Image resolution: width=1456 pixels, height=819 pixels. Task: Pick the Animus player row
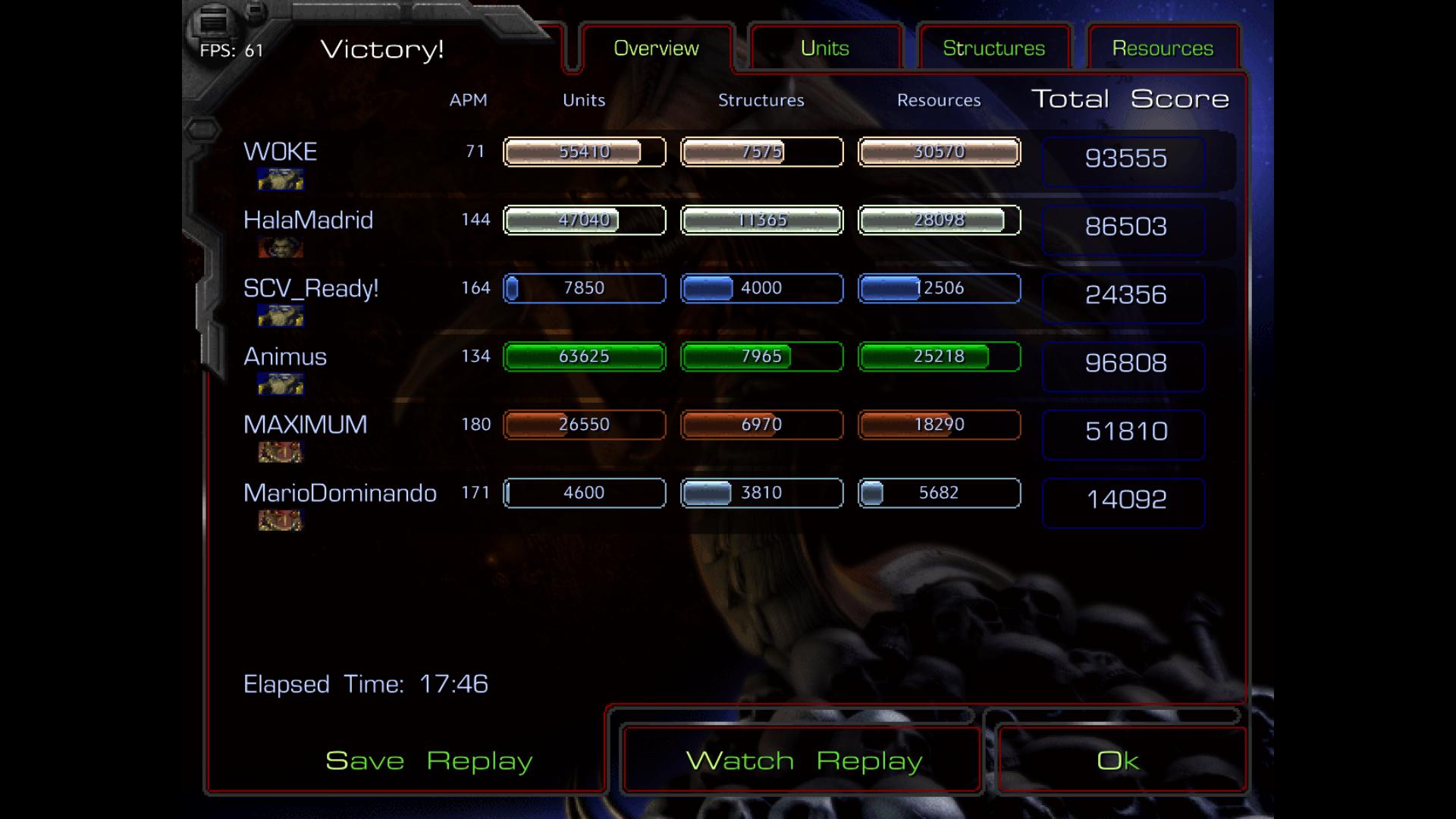(x=285, y=356)
